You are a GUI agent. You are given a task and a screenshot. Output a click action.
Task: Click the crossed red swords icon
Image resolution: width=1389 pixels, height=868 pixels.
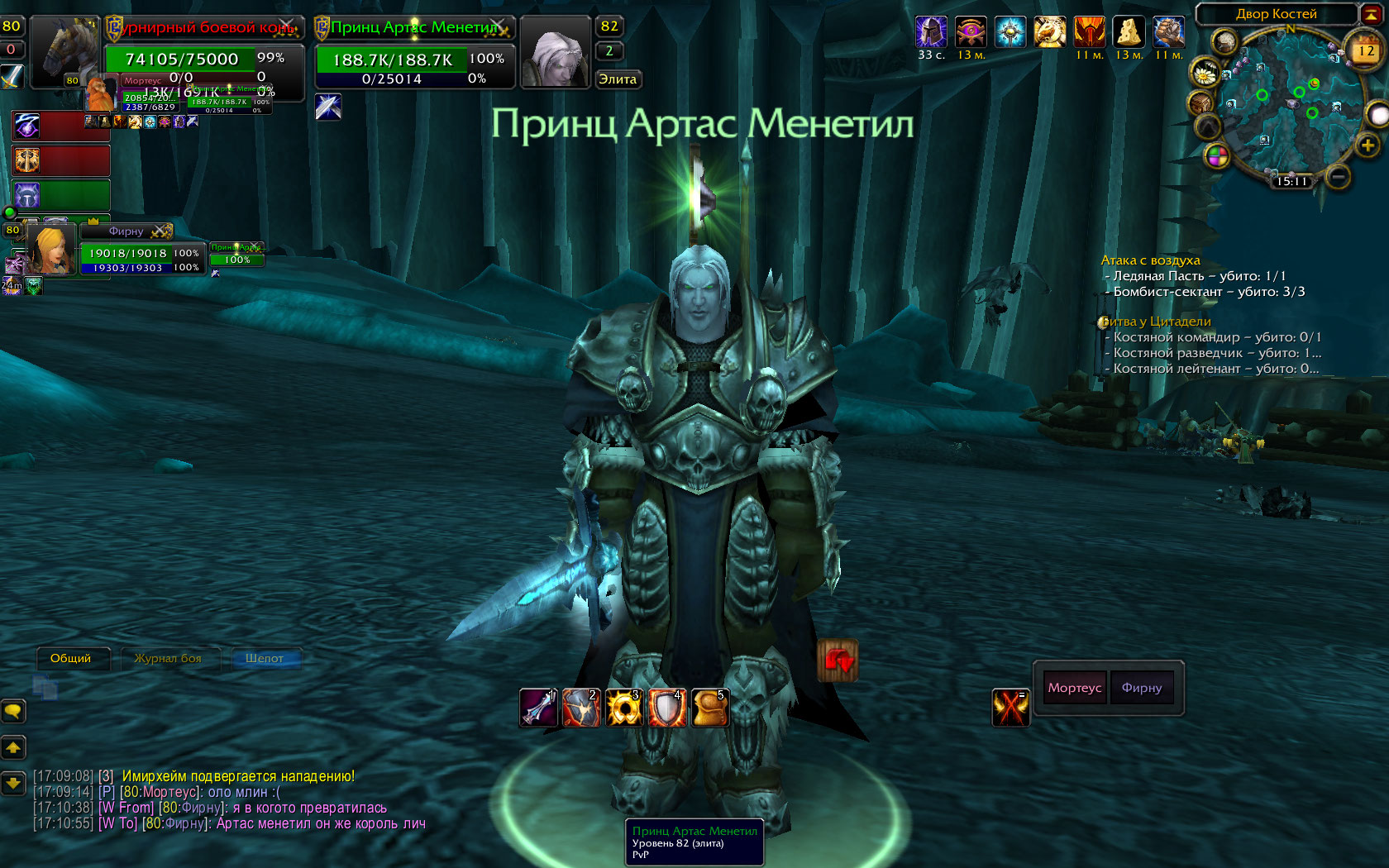point(1010,708)
